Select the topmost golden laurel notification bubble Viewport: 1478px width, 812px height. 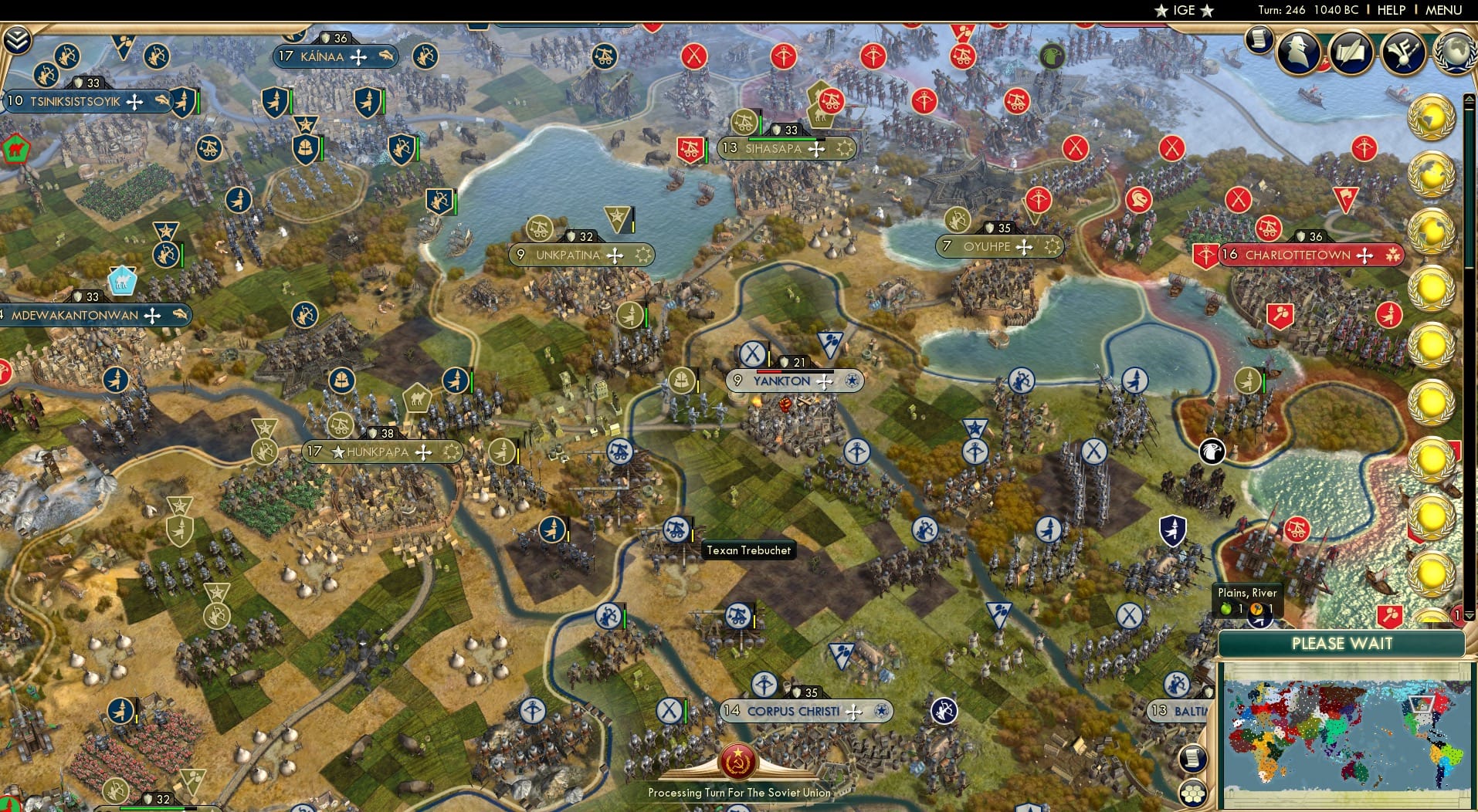pyautogui.click(x=1433, y=117)
